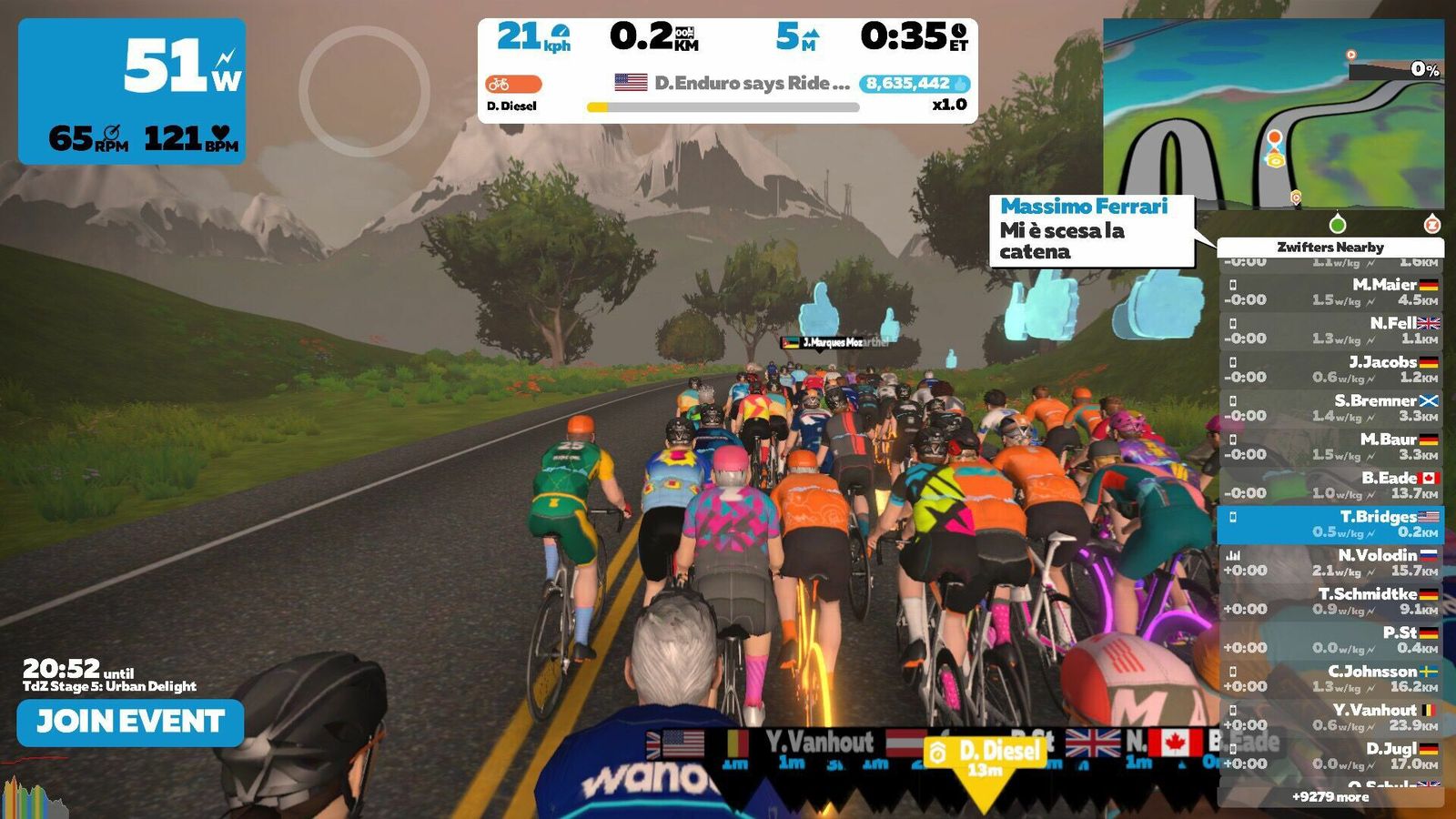Select the yellow D. Diesel rider marker
Image resolution: width=1456 pixels, height=819 pixels.
[984, 760]
